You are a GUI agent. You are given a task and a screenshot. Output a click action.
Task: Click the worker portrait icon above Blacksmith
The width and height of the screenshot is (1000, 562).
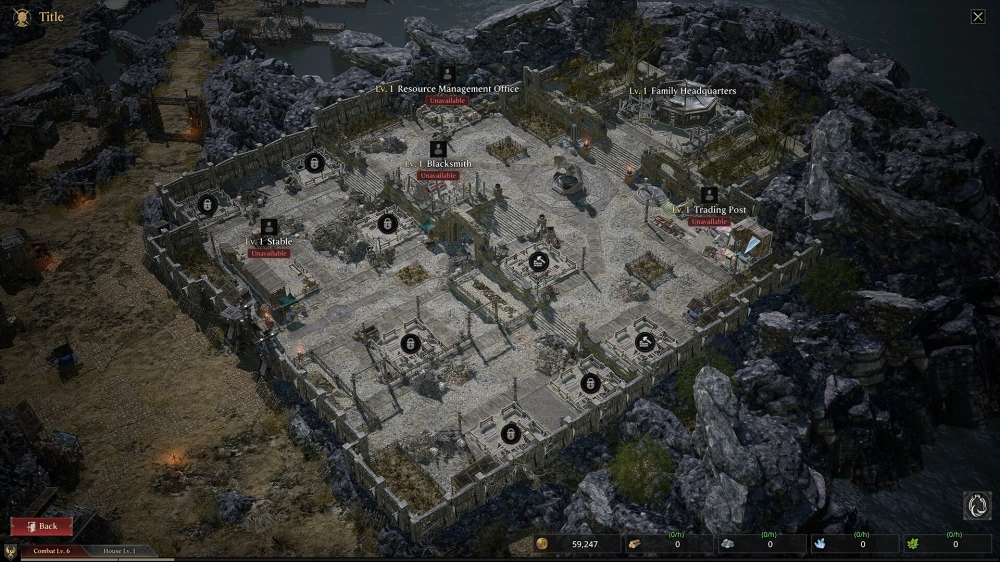pyautogui.click(x=438, y=148)
